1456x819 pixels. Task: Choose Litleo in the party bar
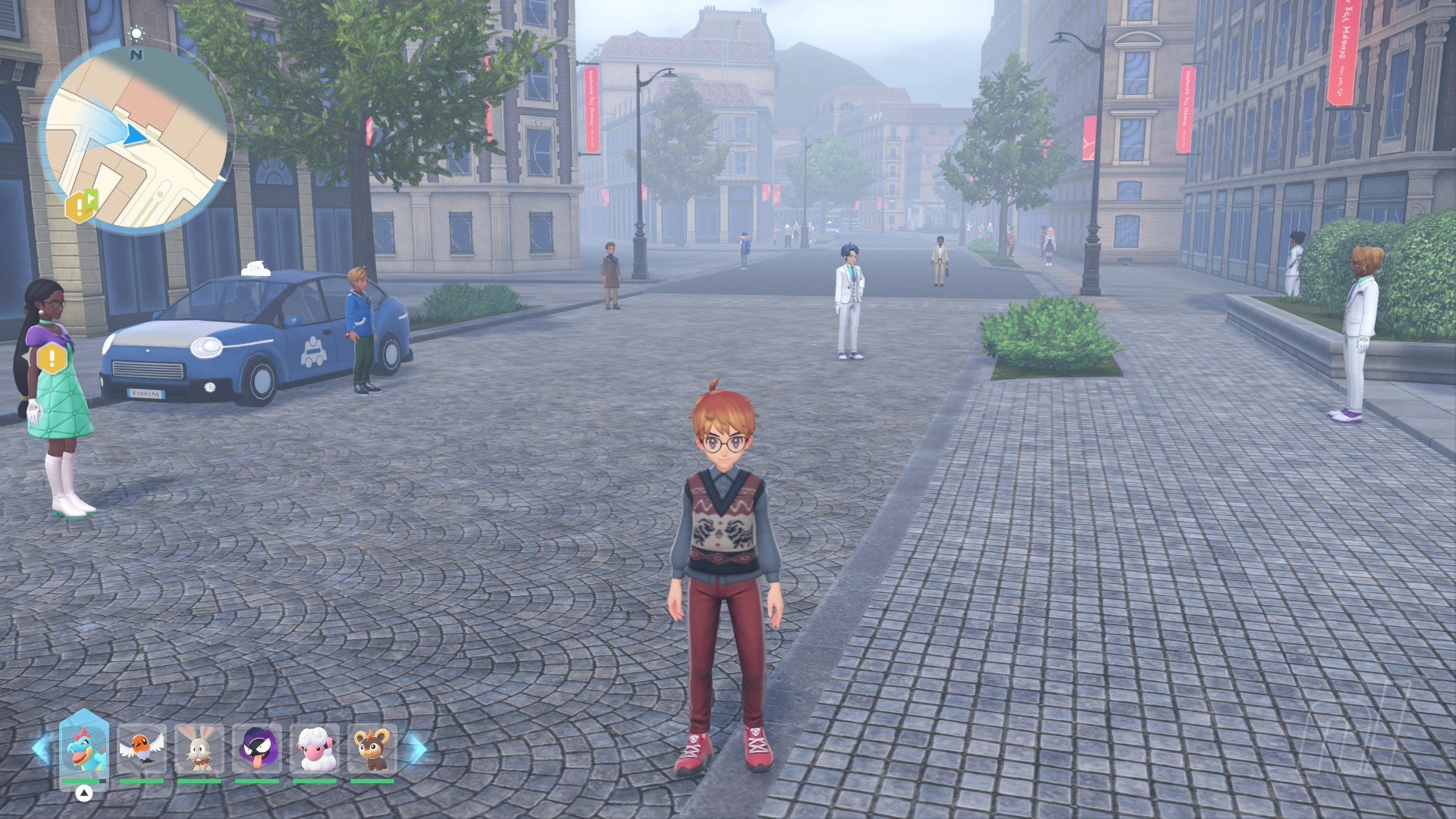tap(372, 748)
